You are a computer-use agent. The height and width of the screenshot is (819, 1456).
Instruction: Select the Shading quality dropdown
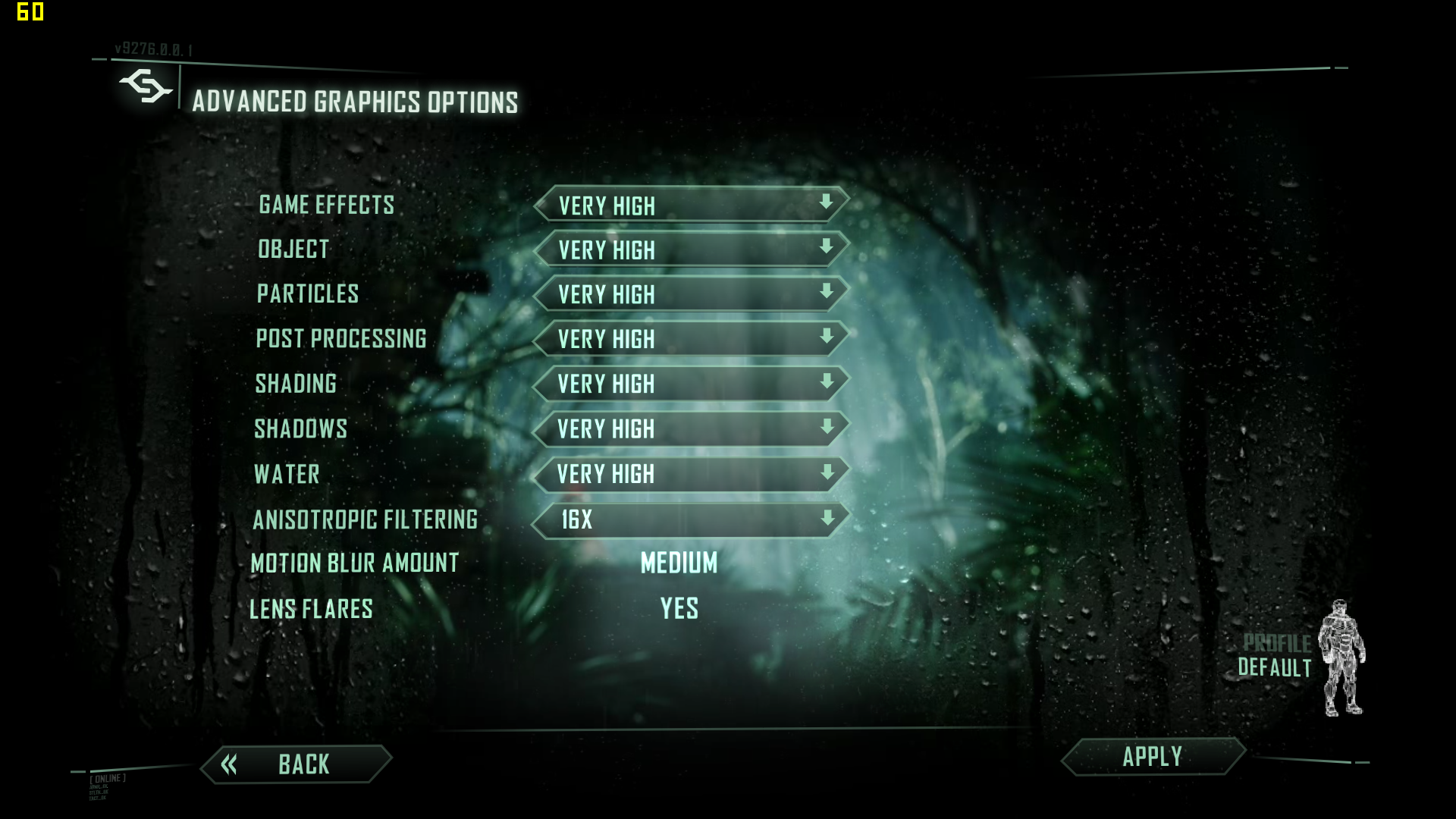pyautogui.click(x=691, y=384)
